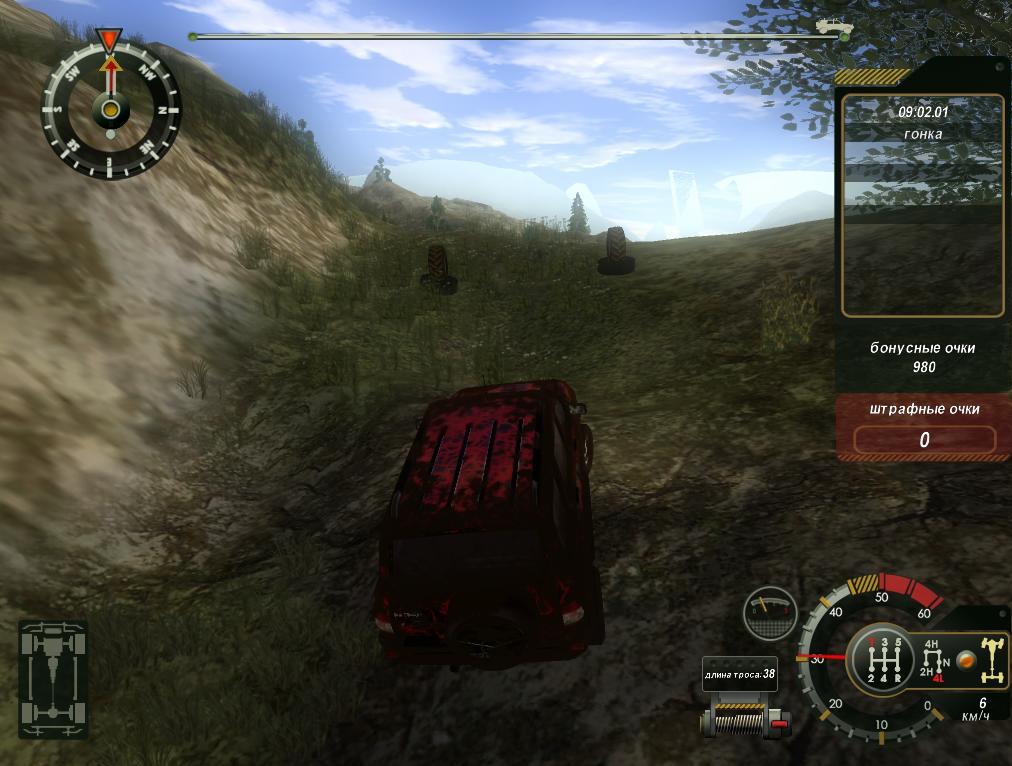This screenshot has width=1012, height=766.
Task: Select the vehicle chassis damage diagram
Action: [x=53, y=678]
